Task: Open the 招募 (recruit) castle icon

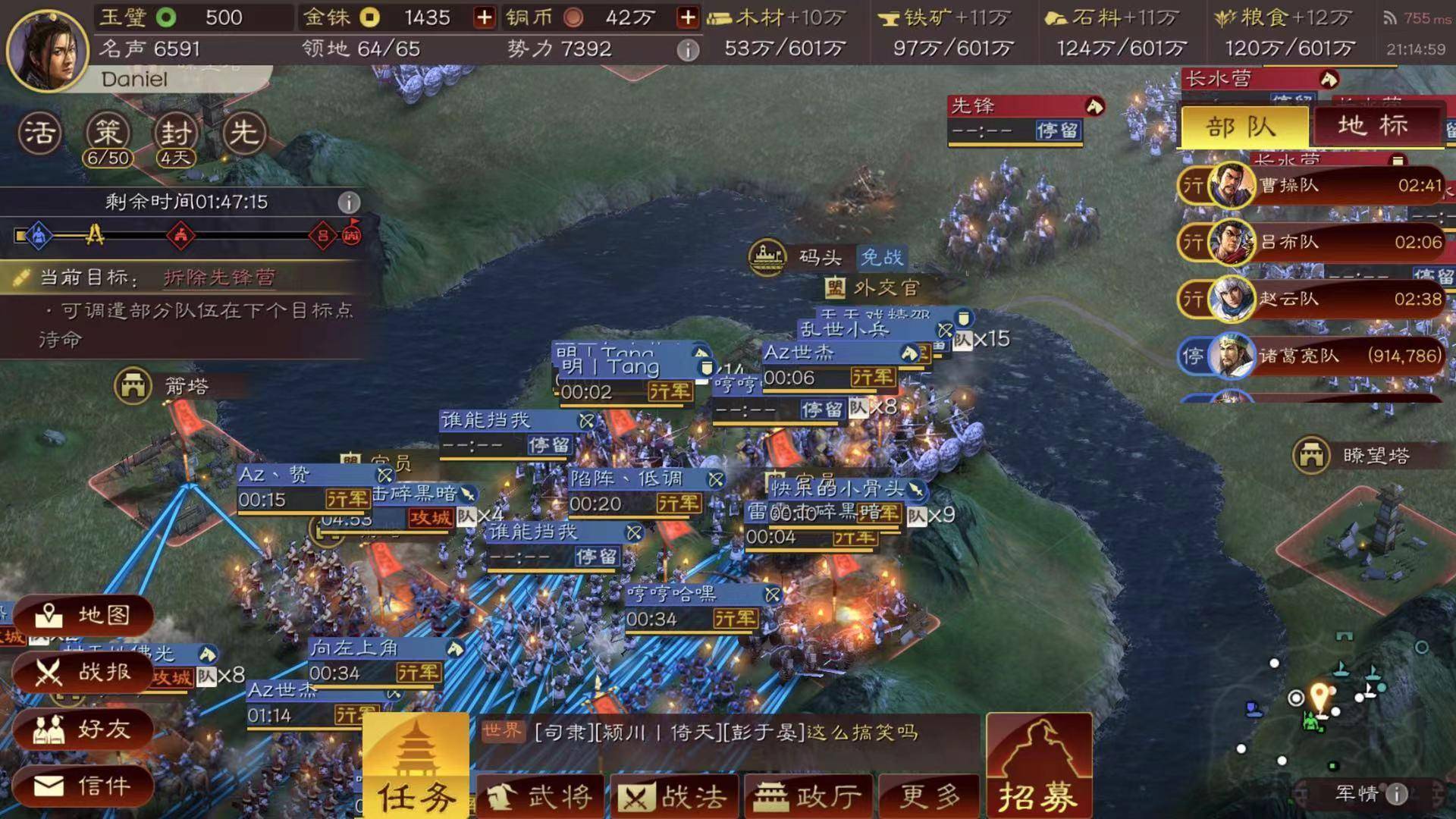Action: click(x=1038, y=766)
